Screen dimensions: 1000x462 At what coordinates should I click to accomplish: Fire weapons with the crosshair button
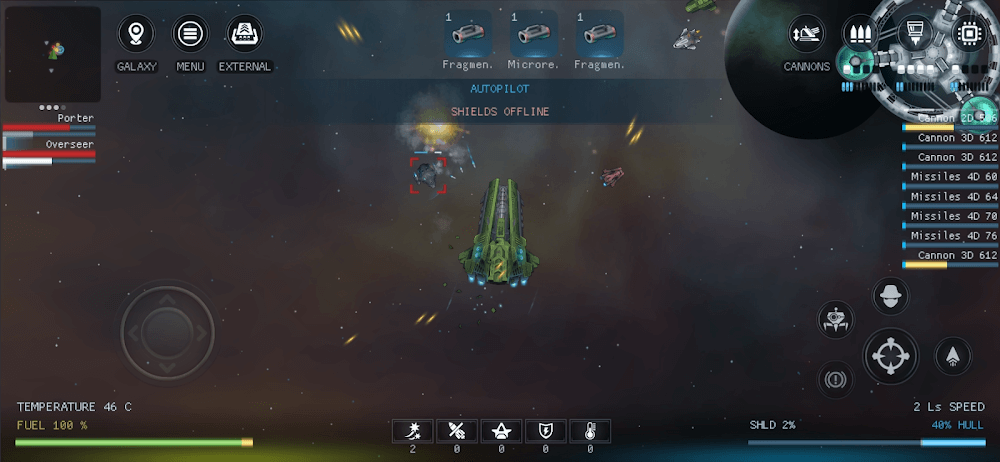pyautogui.click(x=890, y=355)
